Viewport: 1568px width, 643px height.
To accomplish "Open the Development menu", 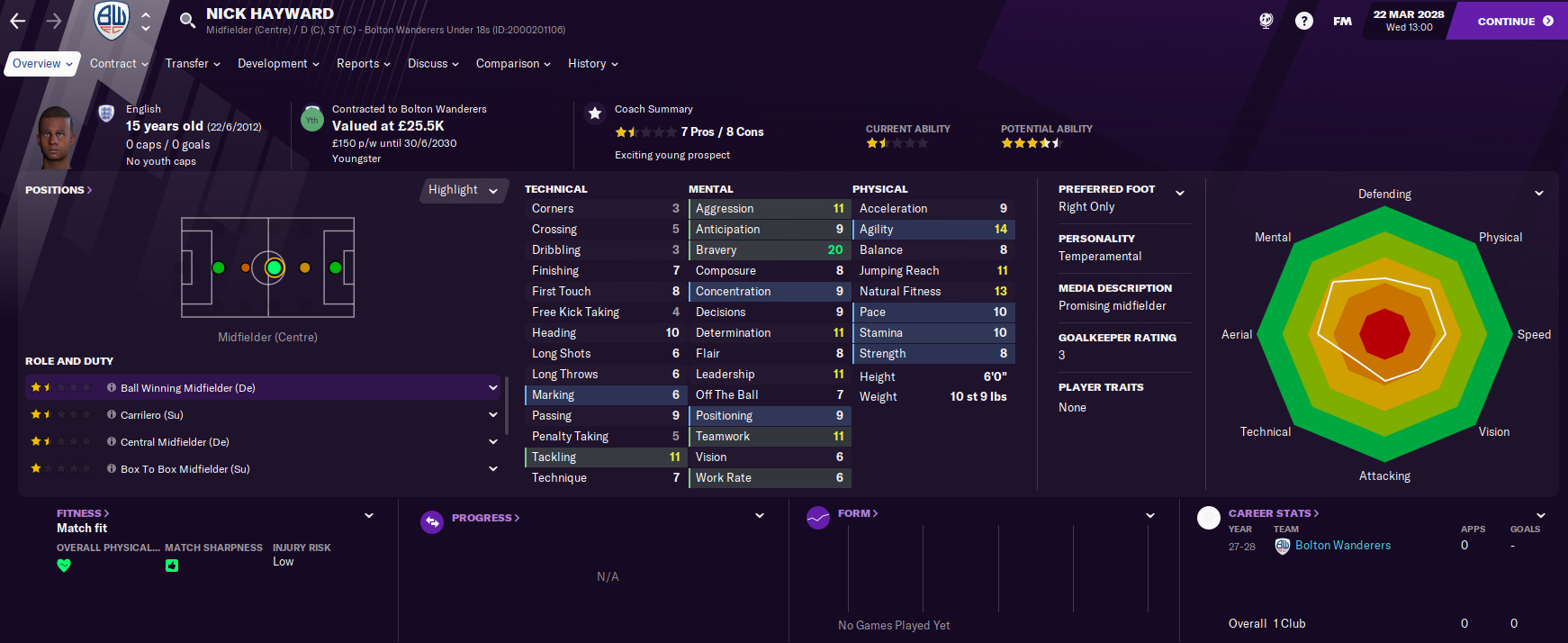I will coord(278,64).
